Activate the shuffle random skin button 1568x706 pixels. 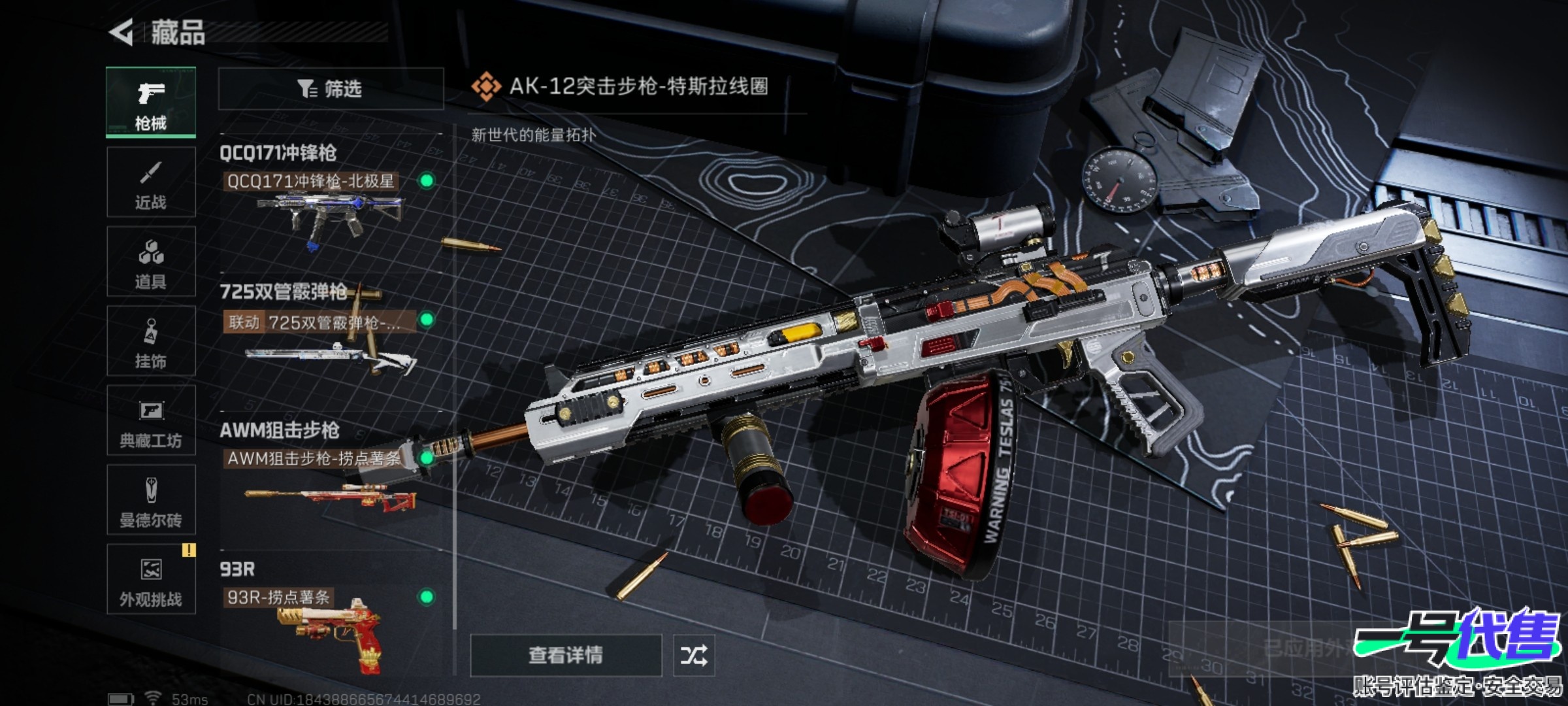(x=694, y=655)
